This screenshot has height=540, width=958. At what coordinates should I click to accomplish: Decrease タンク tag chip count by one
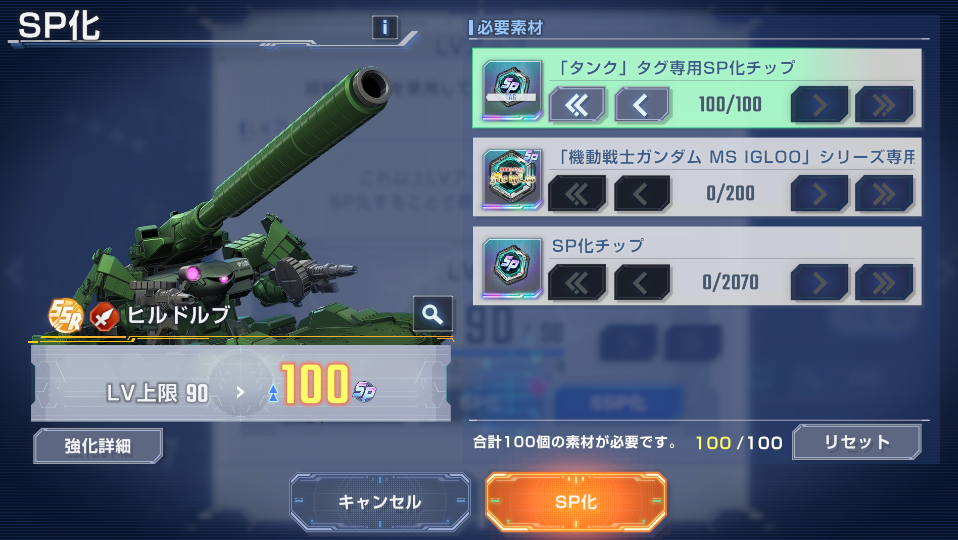pyautogui.click(x=641, y=103)
